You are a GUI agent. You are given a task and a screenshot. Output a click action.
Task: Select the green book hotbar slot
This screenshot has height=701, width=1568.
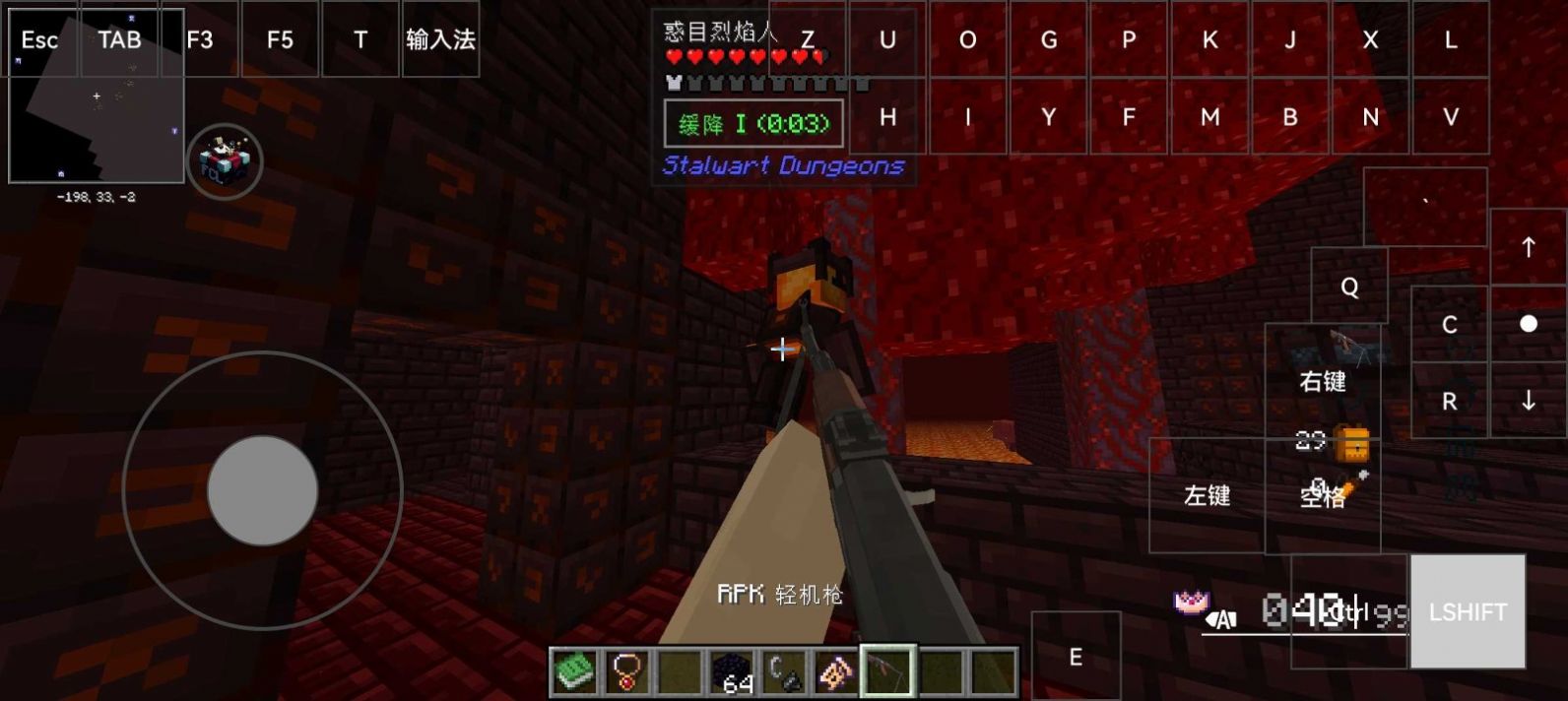574,672
